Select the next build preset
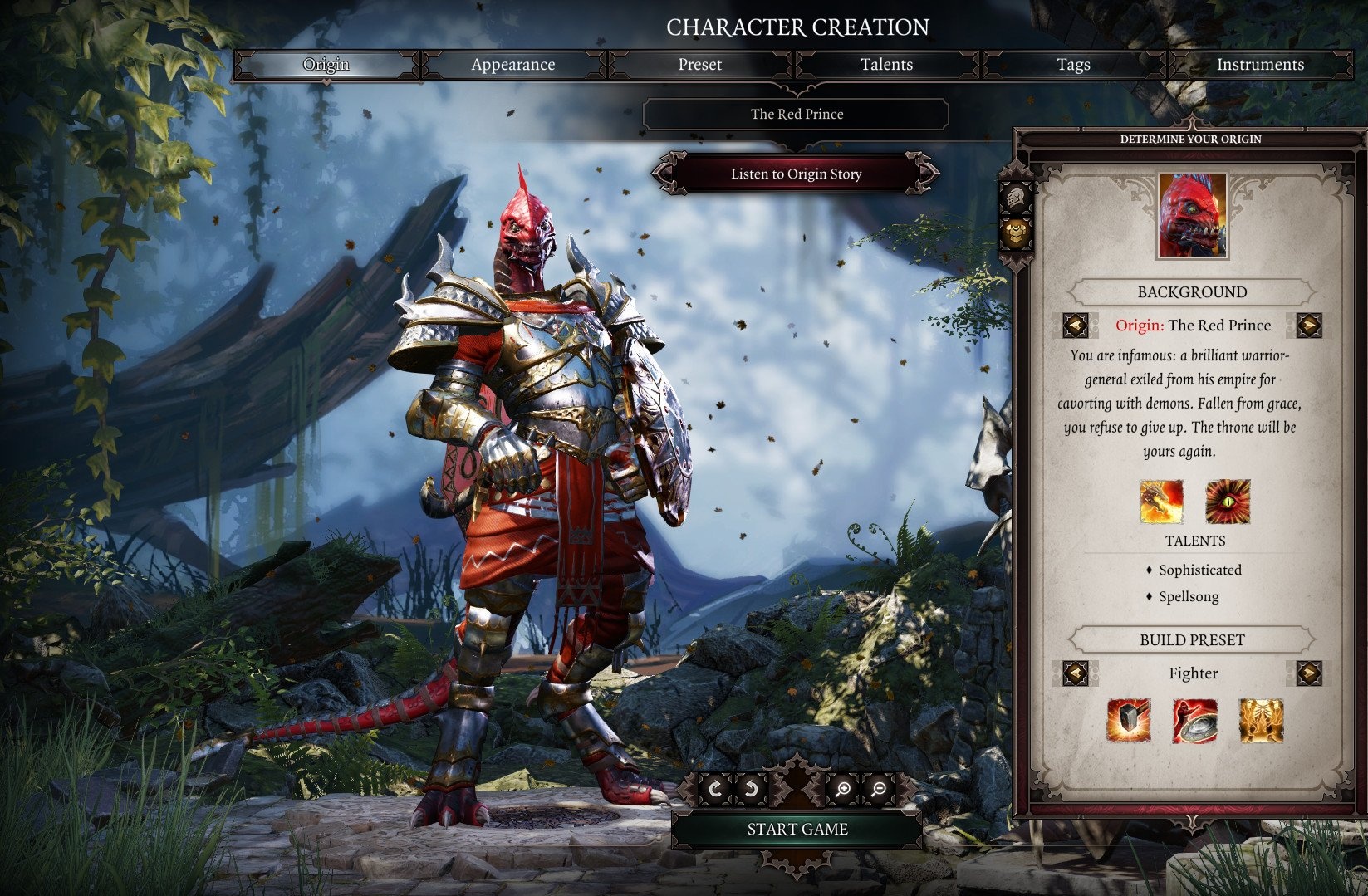 1308,673
